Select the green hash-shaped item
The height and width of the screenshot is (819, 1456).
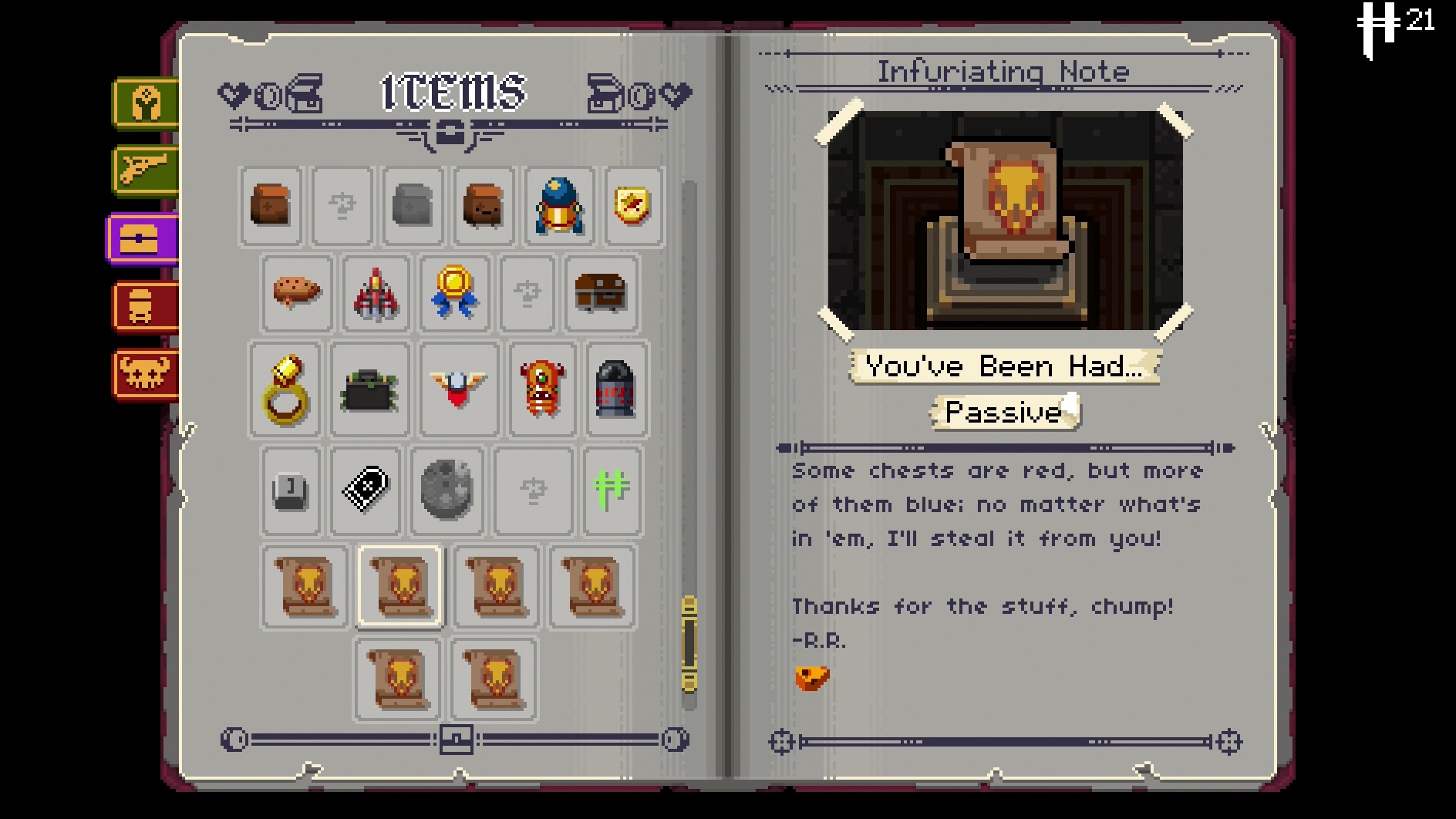612,489
